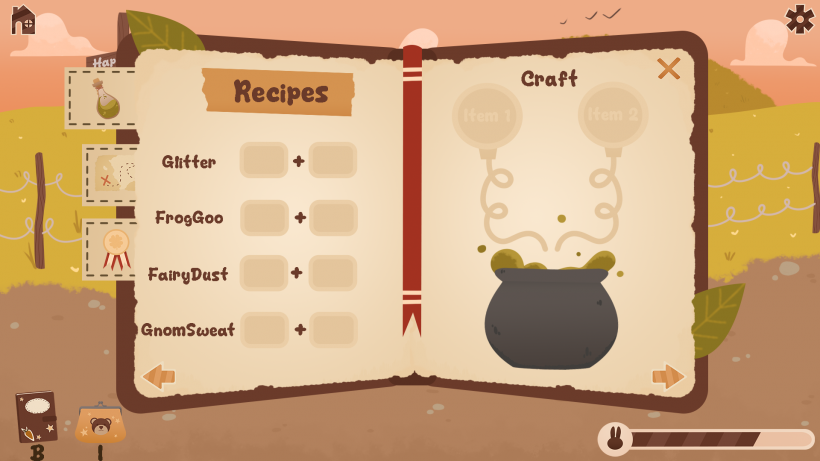Select the Glitter recipe row

pos(189,162)
